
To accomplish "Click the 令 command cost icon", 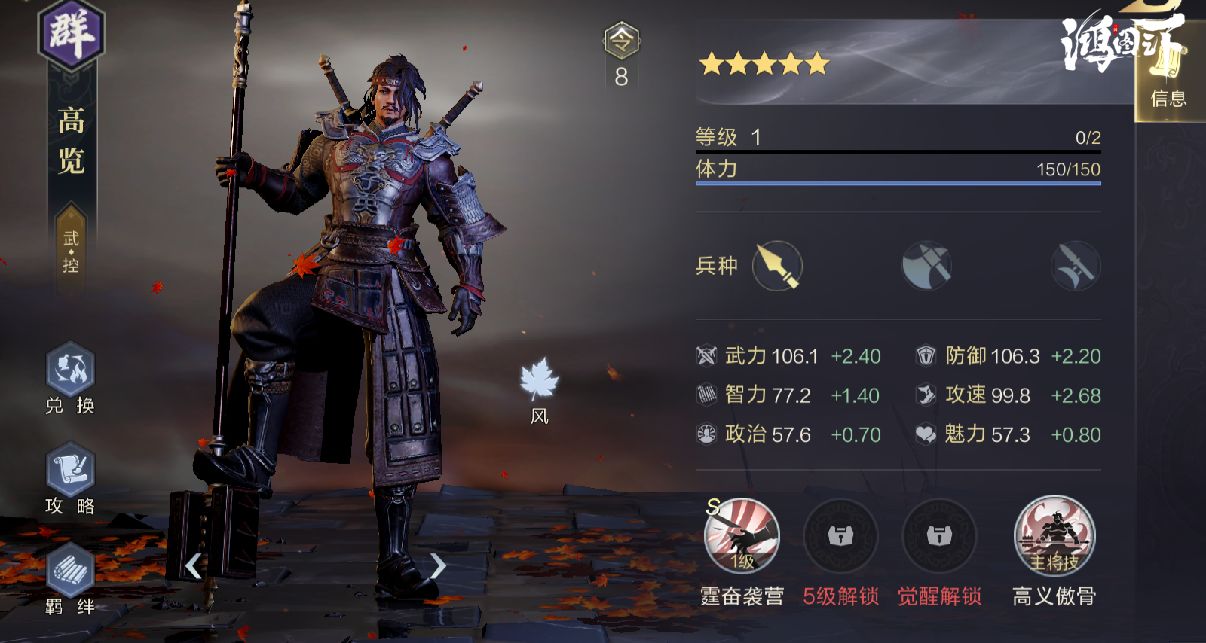I will [621, 41].
